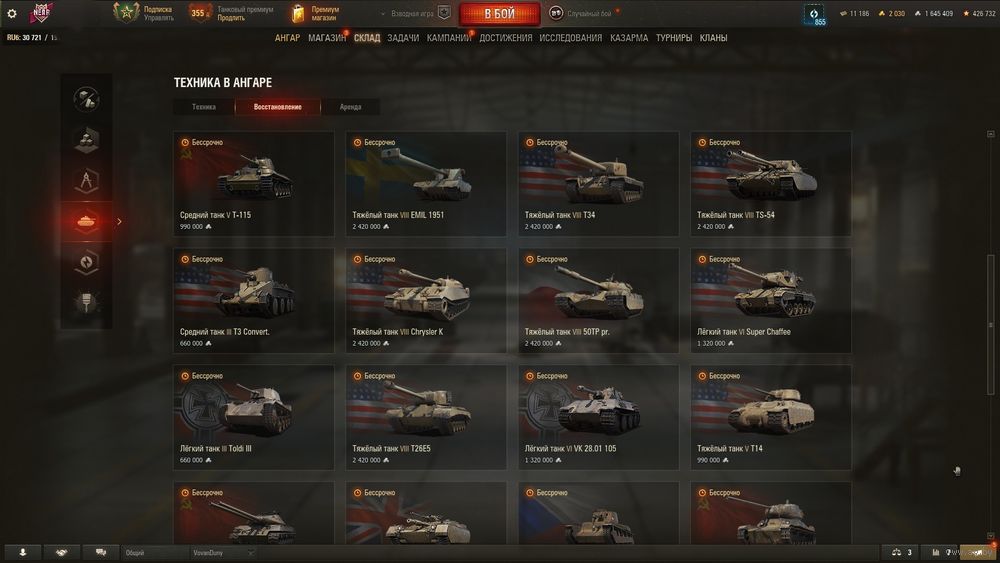Open the ЗАДАЧИ missions menu
This screenshot has width=1000, height=563.
tap(403, 38)
